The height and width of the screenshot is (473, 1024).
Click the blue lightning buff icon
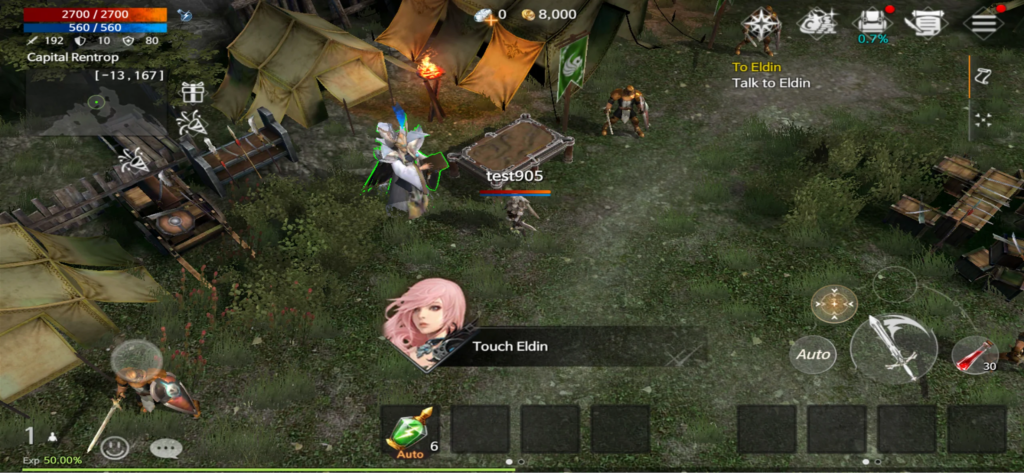(185, 15)
